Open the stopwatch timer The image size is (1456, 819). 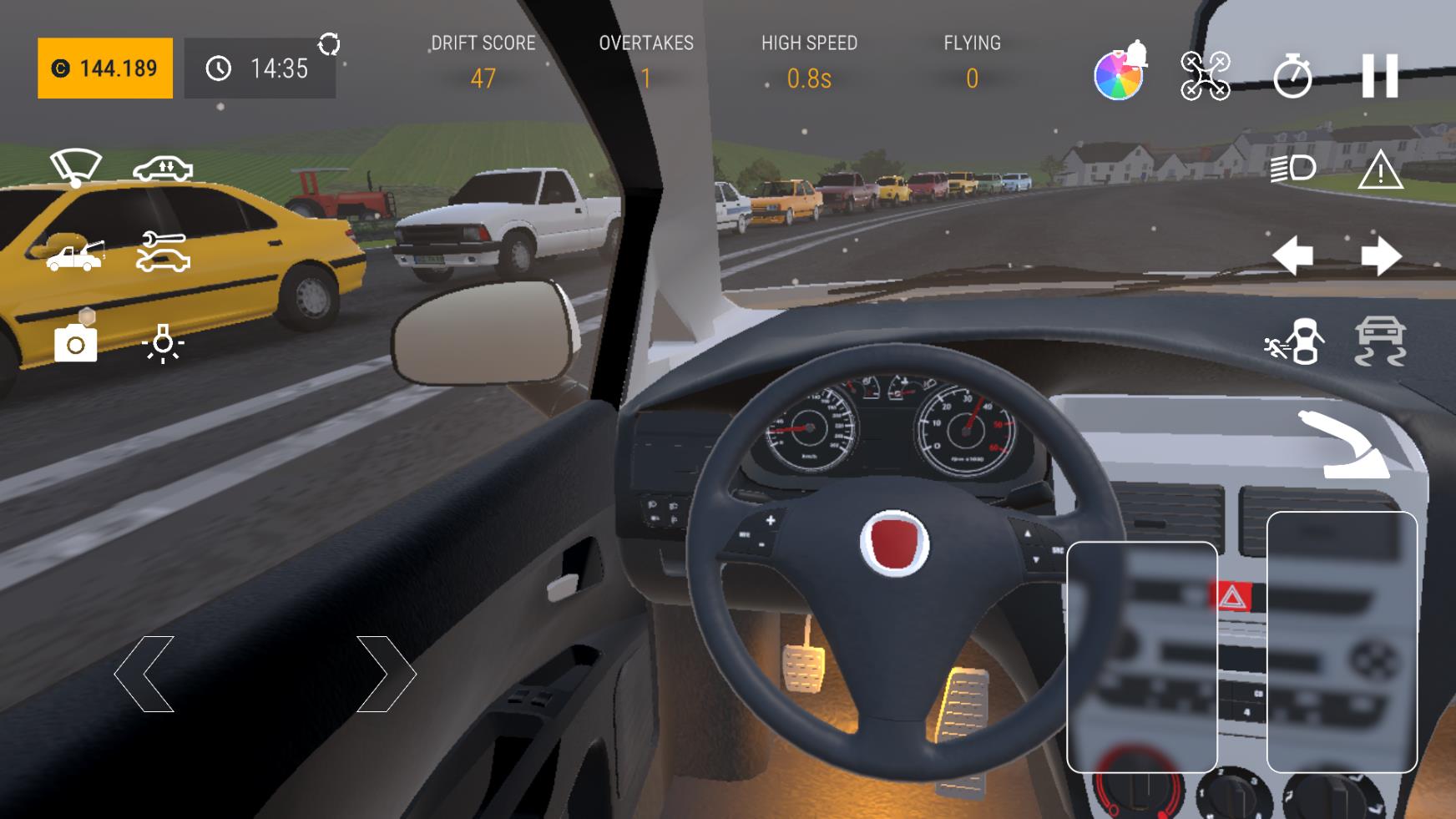(x=1292, y=76)
